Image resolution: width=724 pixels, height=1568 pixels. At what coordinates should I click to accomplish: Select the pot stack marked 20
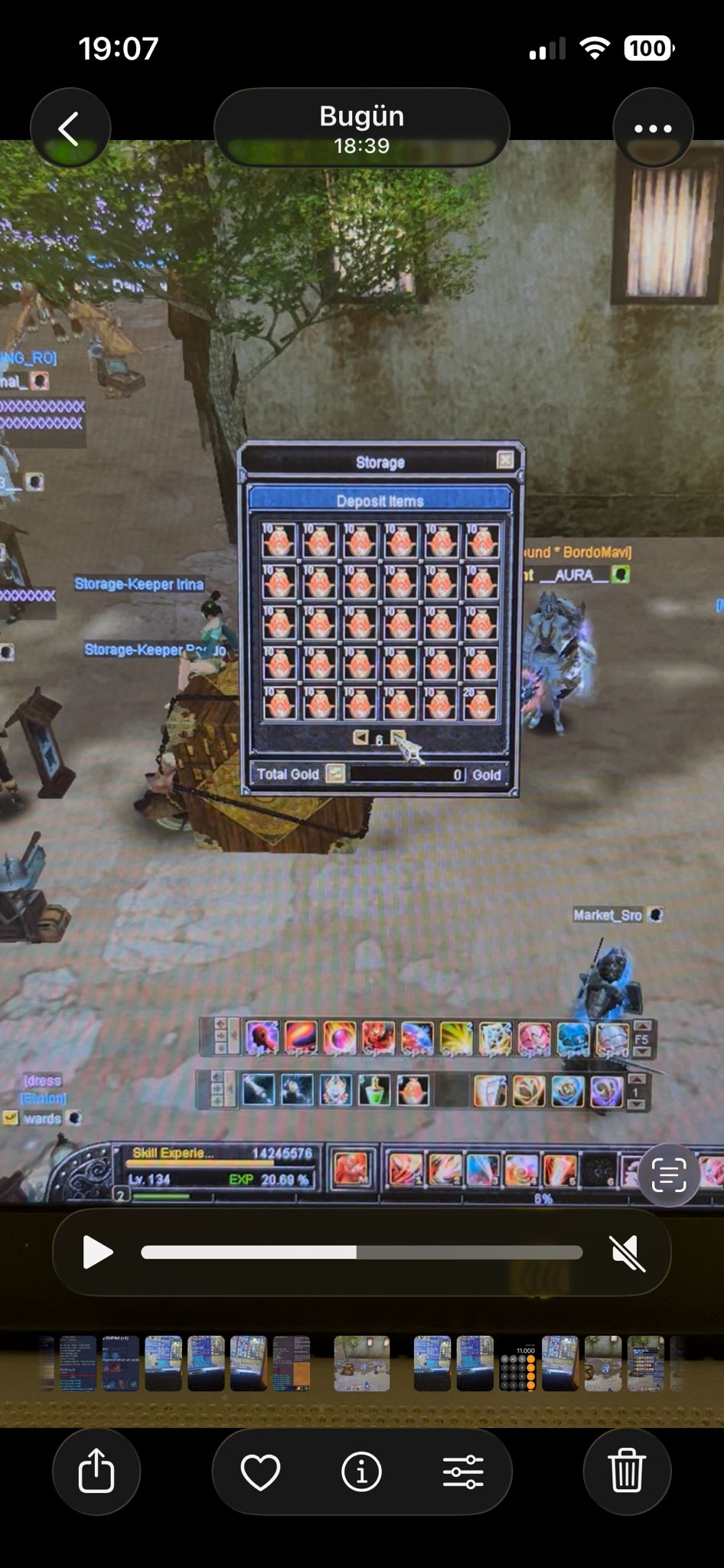click(x=481, y=703)
